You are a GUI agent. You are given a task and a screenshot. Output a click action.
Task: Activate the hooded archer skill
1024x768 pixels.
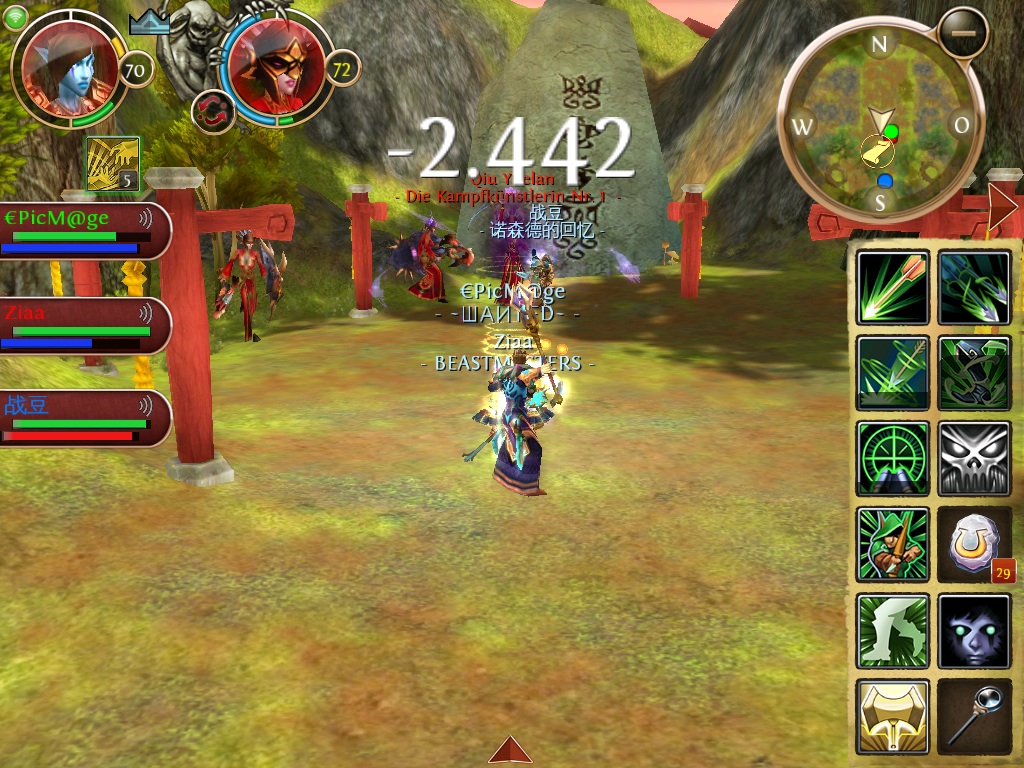tap(892, 545)
